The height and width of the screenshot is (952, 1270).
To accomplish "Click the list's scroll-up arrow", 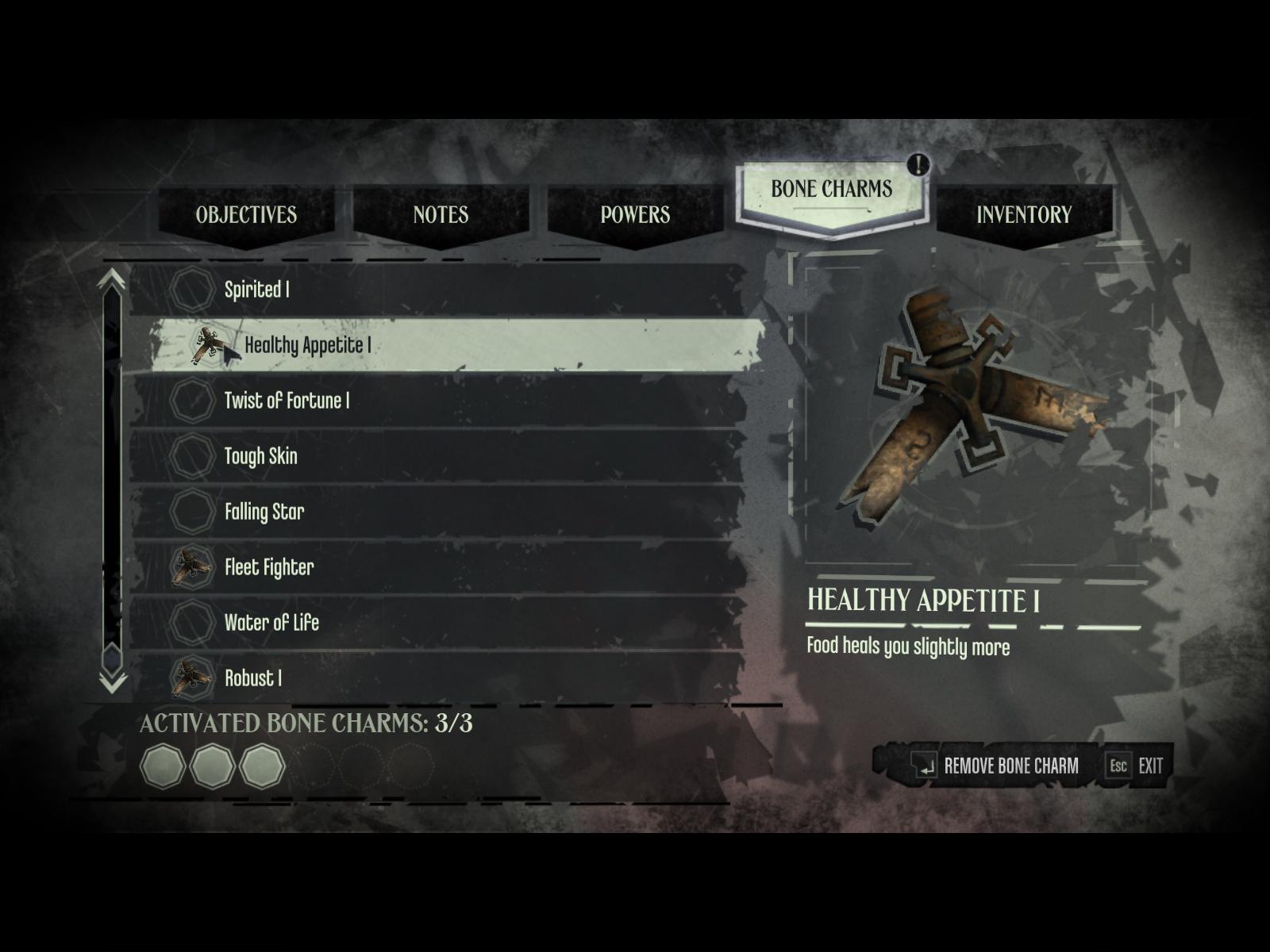I will tap(112, 279).
